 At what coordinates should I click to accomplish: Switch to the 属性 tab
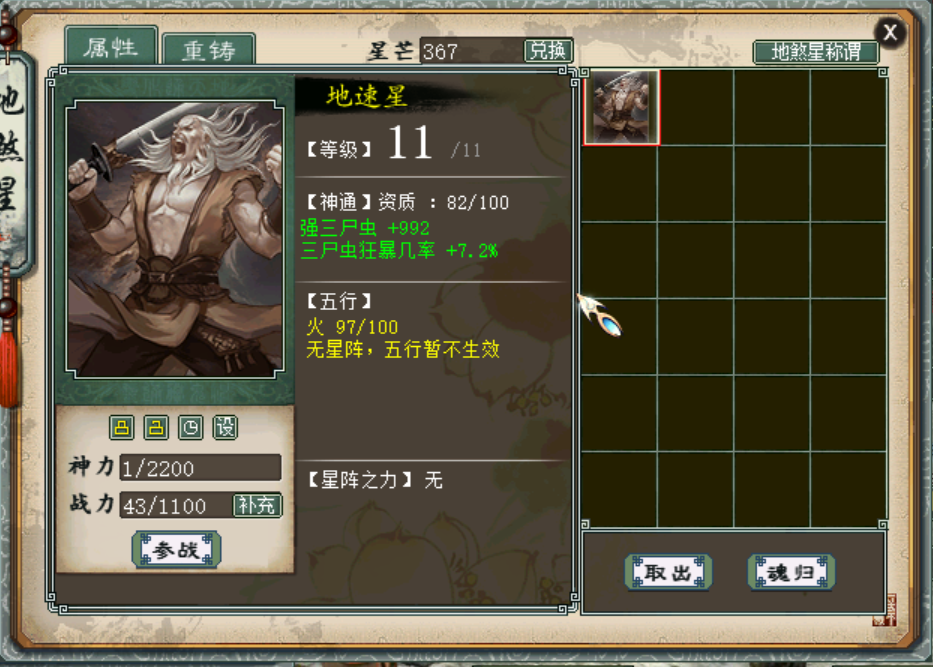[x=111, y=47]
